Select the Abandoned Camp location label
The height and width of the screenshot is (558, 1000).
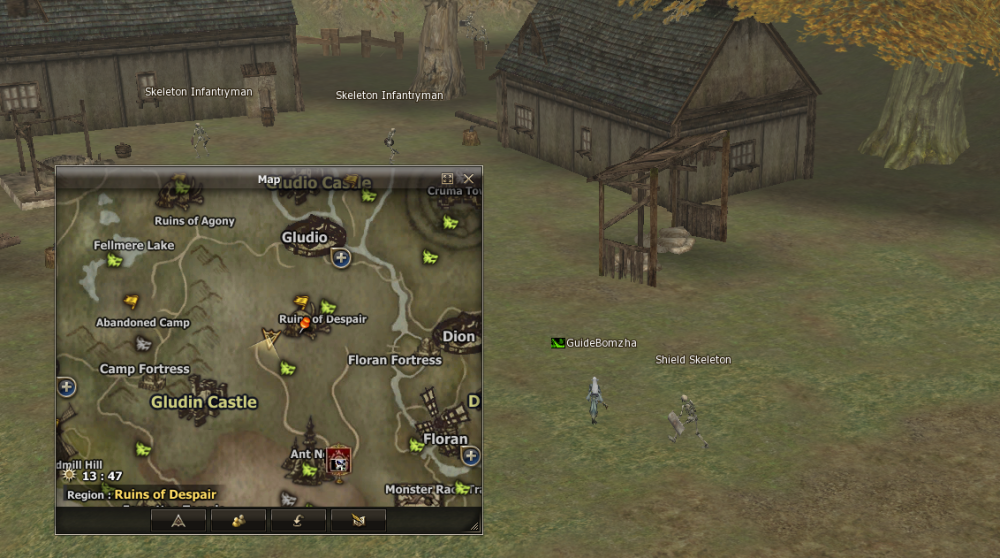pyautogui.click(x=142, y=323)
